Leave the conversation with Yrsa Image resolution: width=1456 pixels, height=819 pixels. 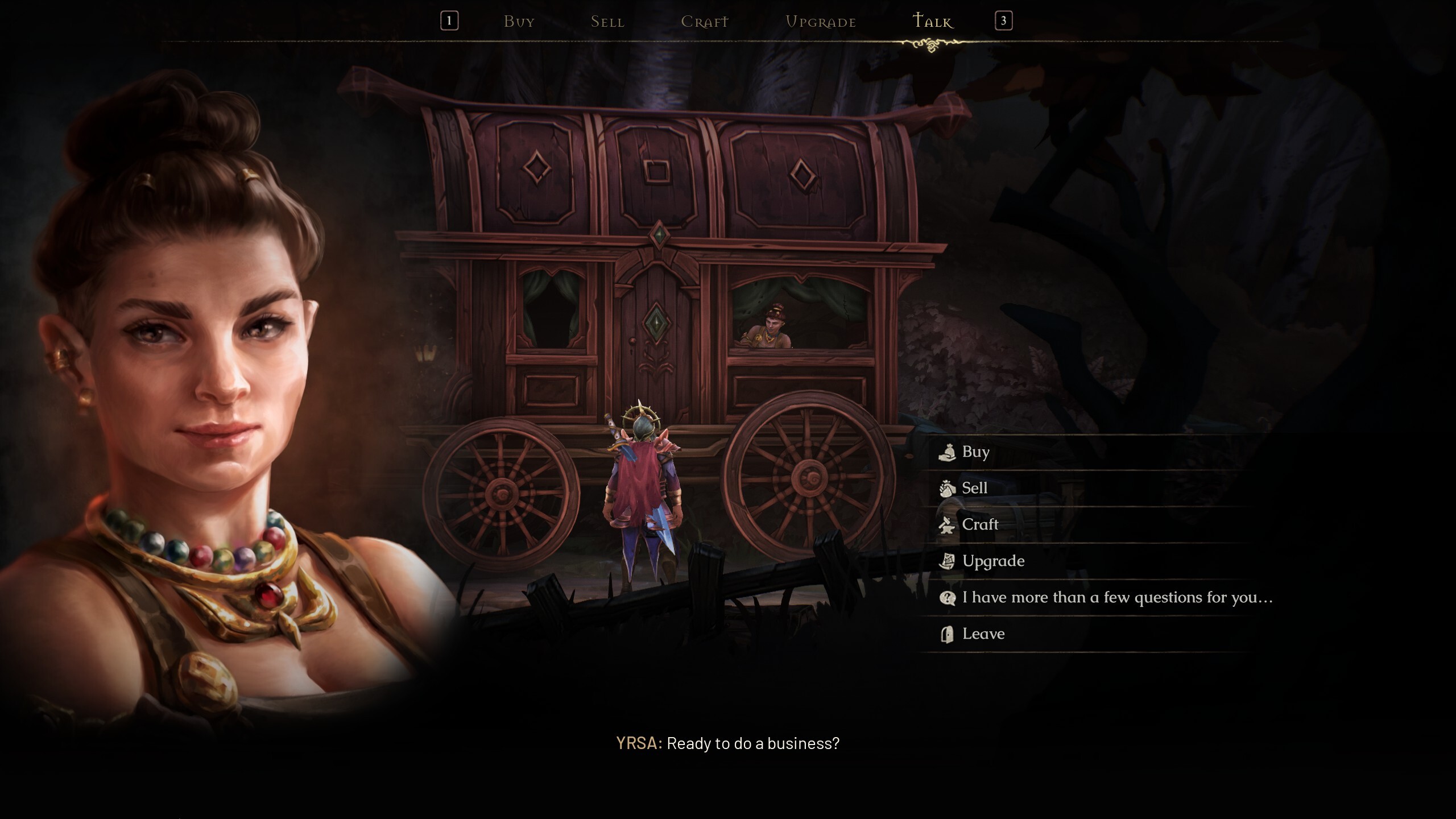(983, 634)
